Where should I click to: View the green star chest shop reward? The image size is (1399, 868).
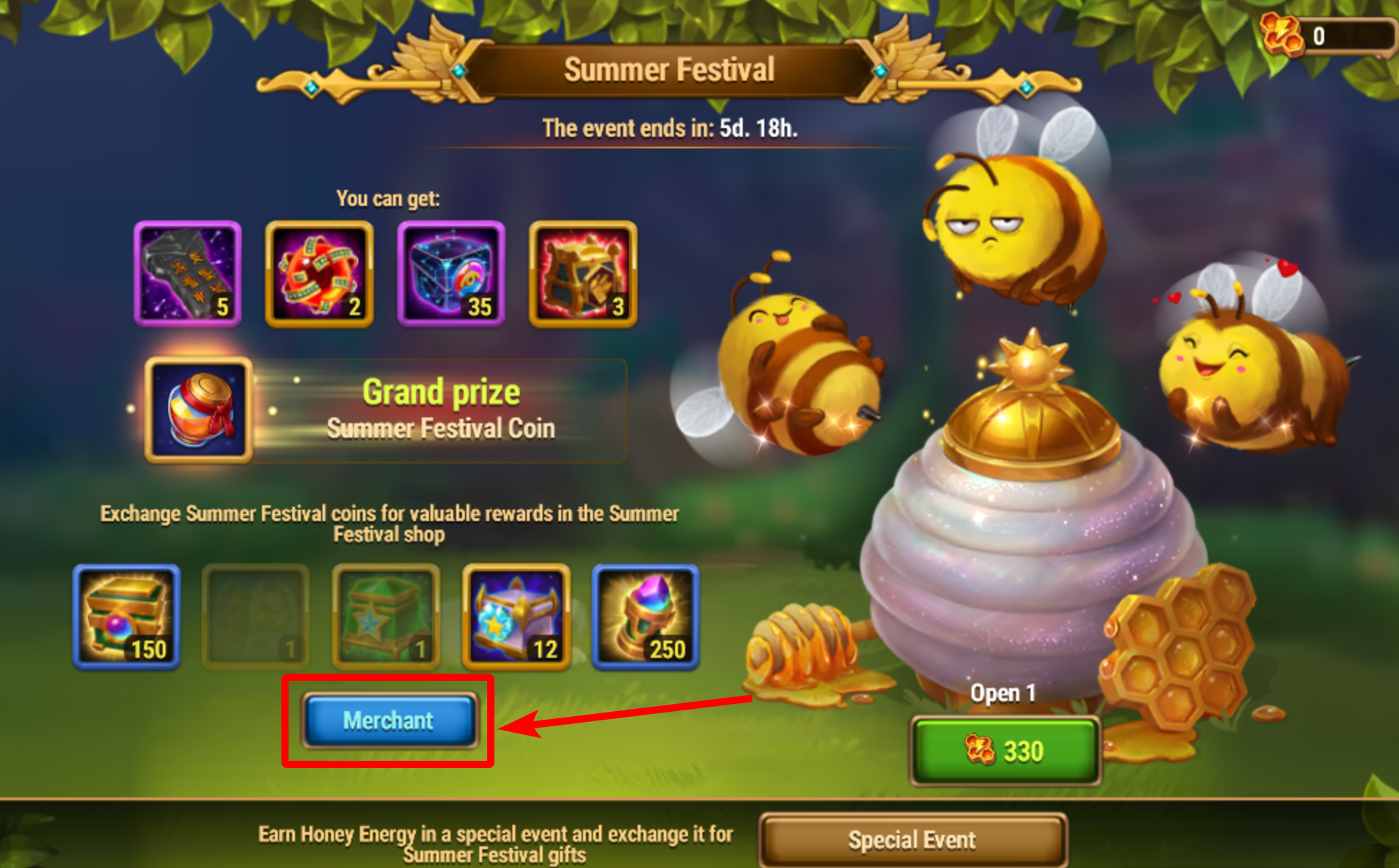[x=386, y=617]
